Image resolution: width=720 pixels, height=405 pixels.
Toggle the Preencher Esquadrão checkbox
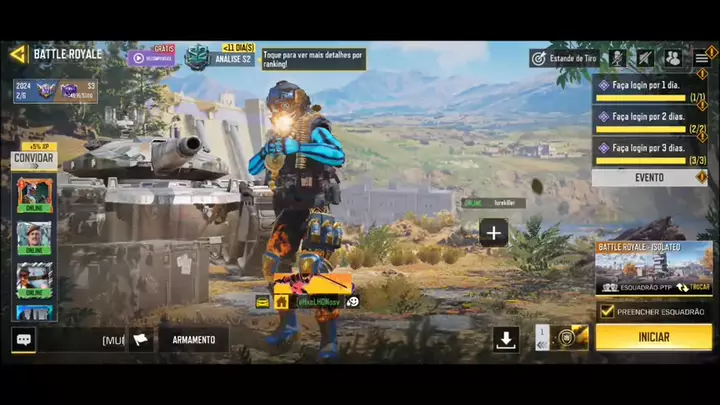[x=607, y=312]
